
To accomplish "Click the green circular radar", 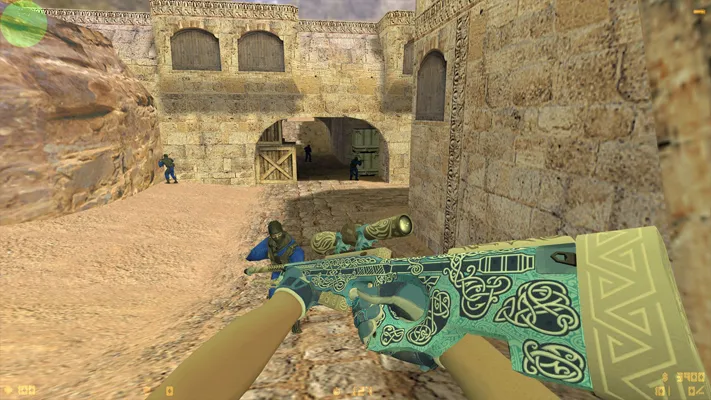I will (22, 22).
